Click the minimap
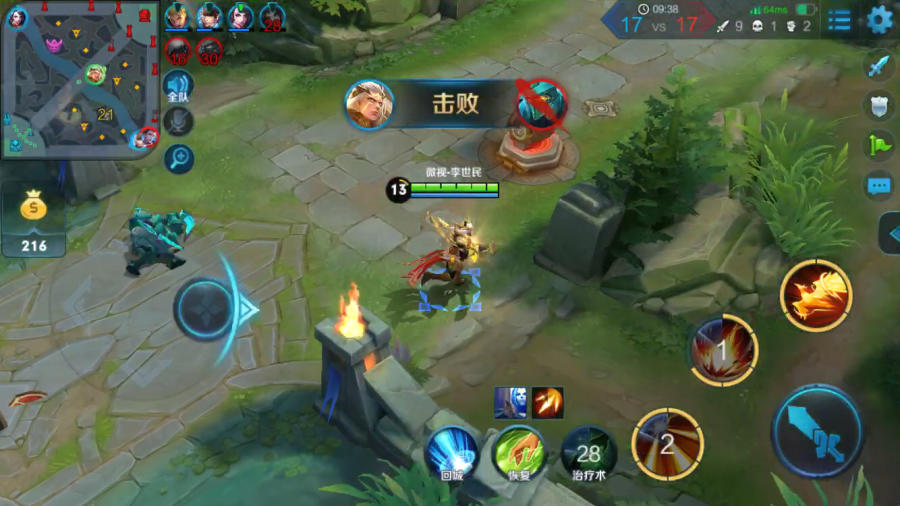Viewport: 900px width, 506px height. pyautogui.click(x=80, y=79)
